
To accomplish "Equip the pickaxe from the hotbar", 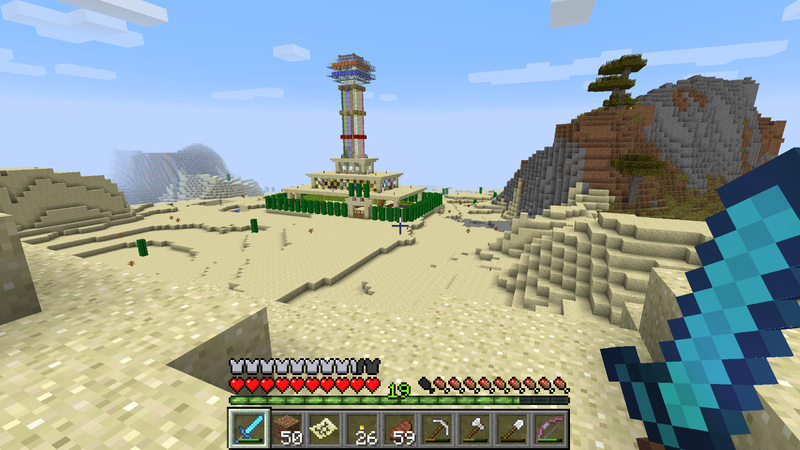I will coord(437,428).
